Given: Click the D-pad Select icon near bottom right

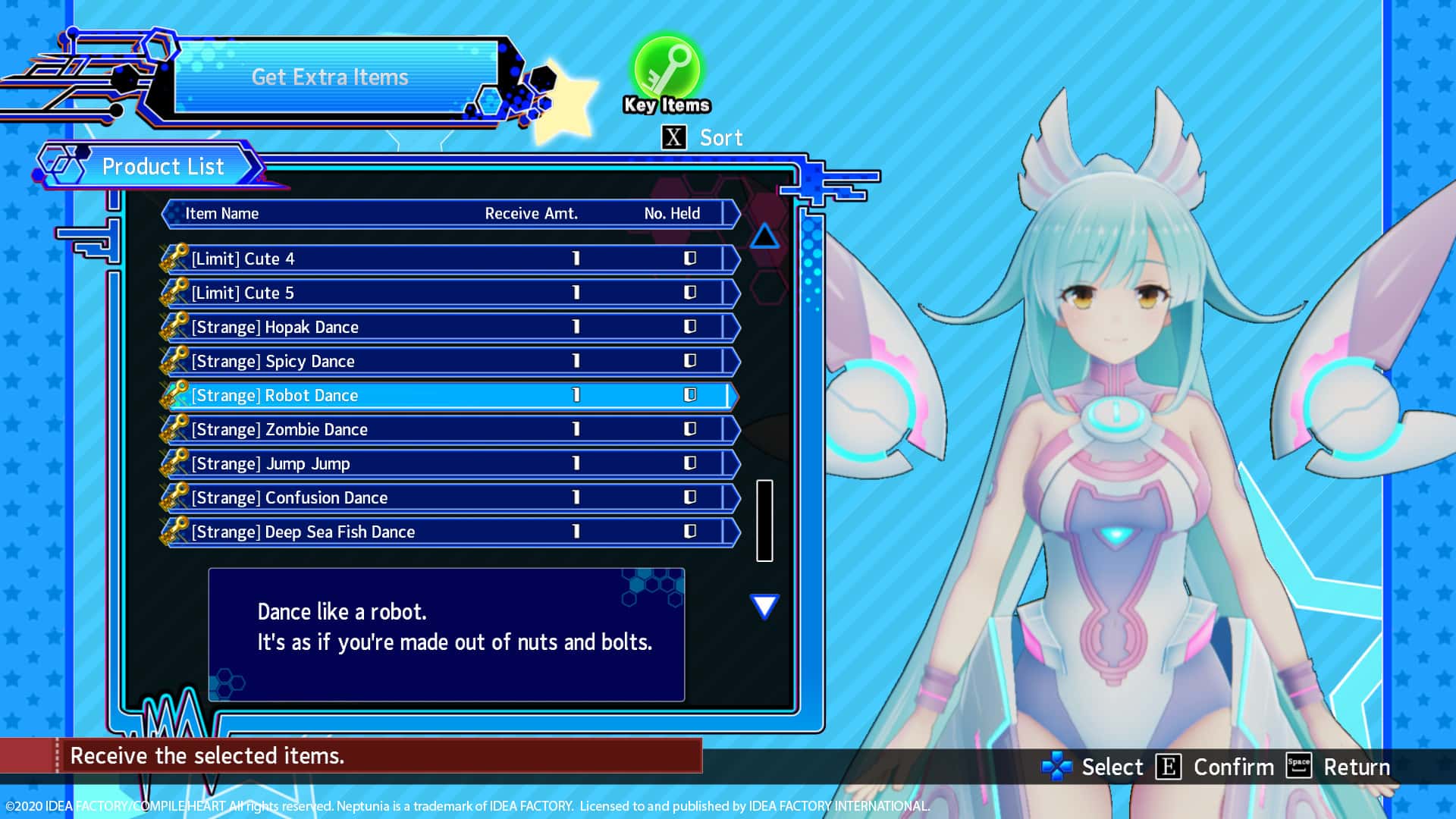Looking at the screenshot, I should point(1058,767).
